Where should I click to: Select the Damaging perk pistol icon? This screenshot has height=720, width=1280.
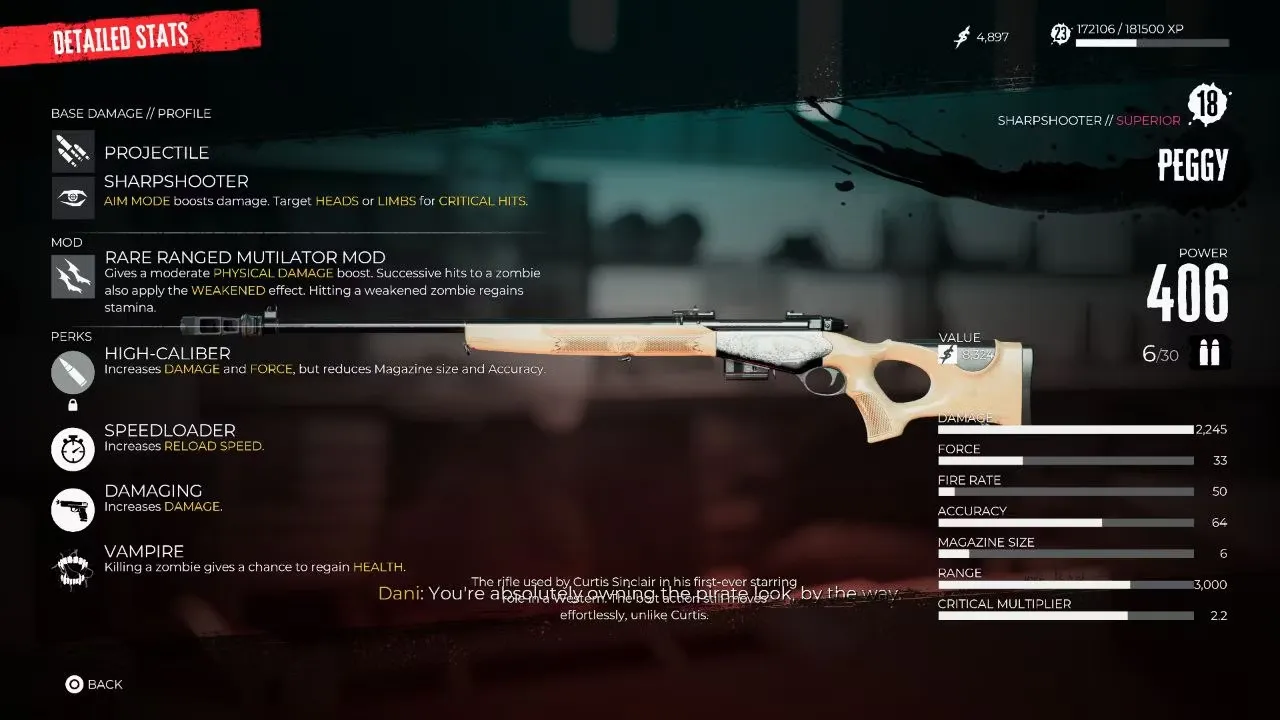click(x=73, y=510)
